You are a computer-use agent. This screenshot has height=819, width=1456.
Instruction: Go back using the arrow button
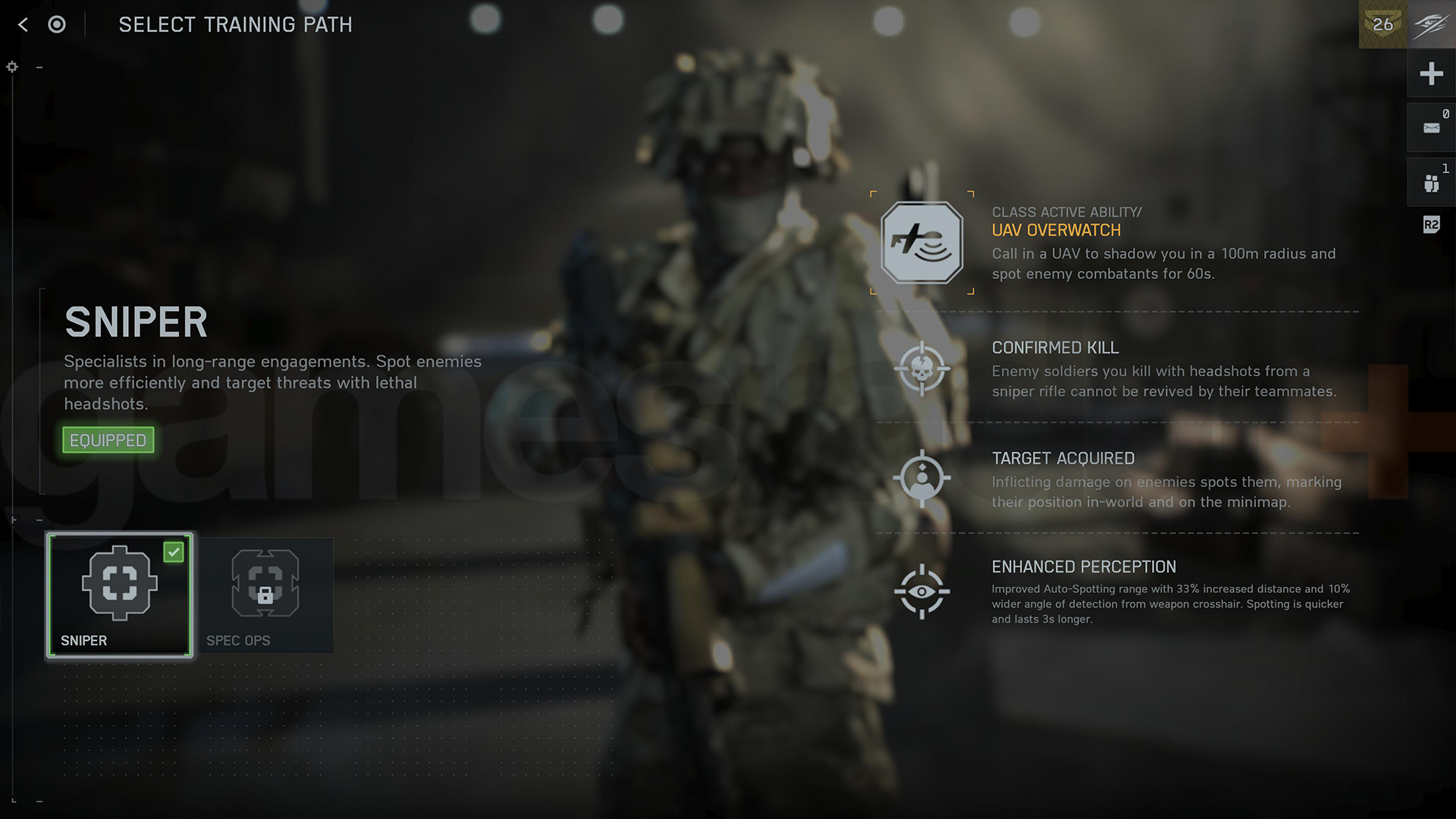tap(22, 24)
